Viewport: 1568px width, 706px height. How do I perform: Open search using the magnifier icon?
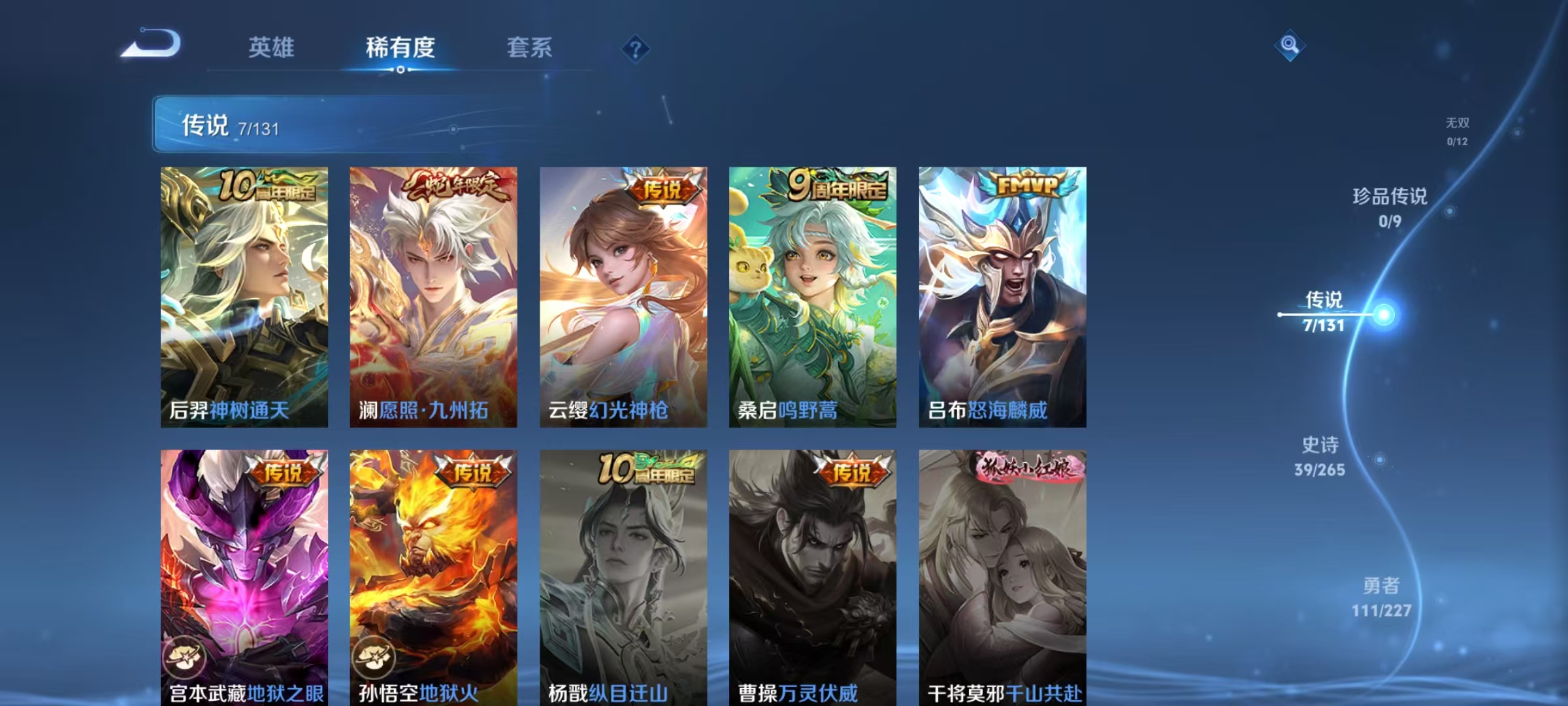click(x=1288, y=46)
